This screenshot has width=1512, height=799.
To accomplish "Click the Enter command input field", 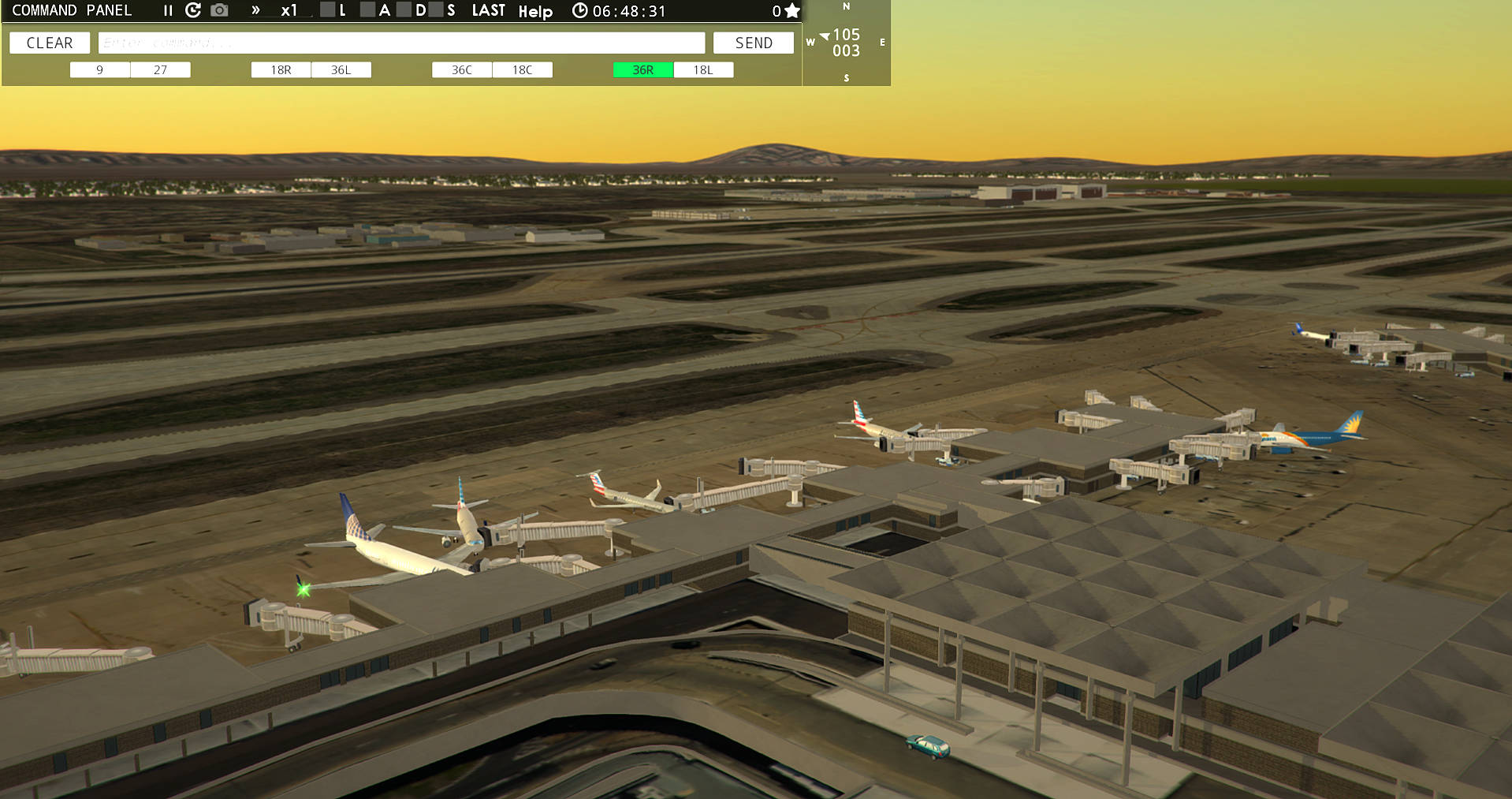I will click(x=402, y=43).
